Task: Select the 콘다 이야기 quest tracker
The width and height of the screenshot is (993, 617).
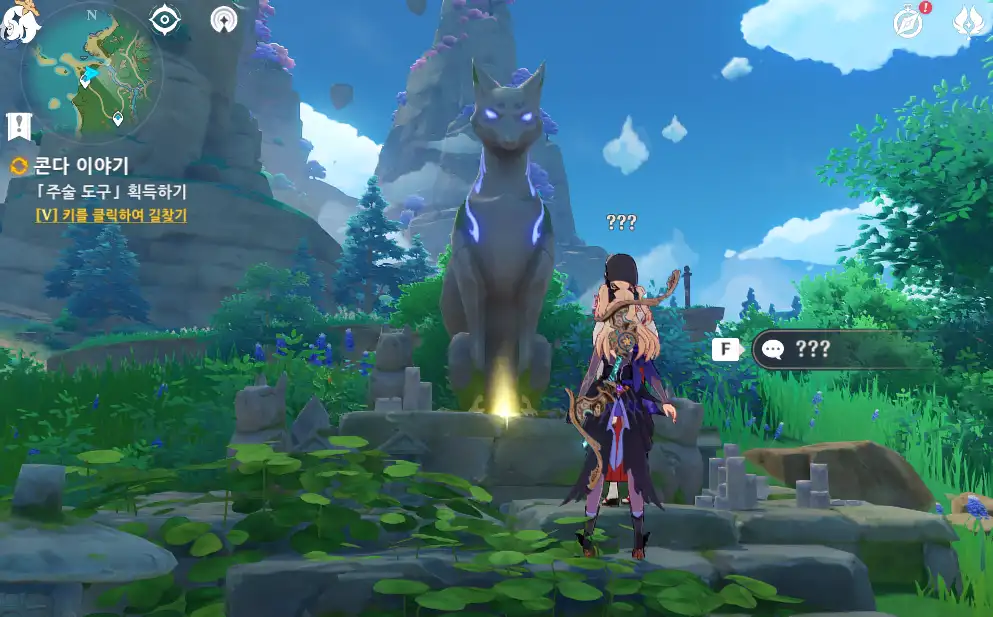Action: click(83, 166)
